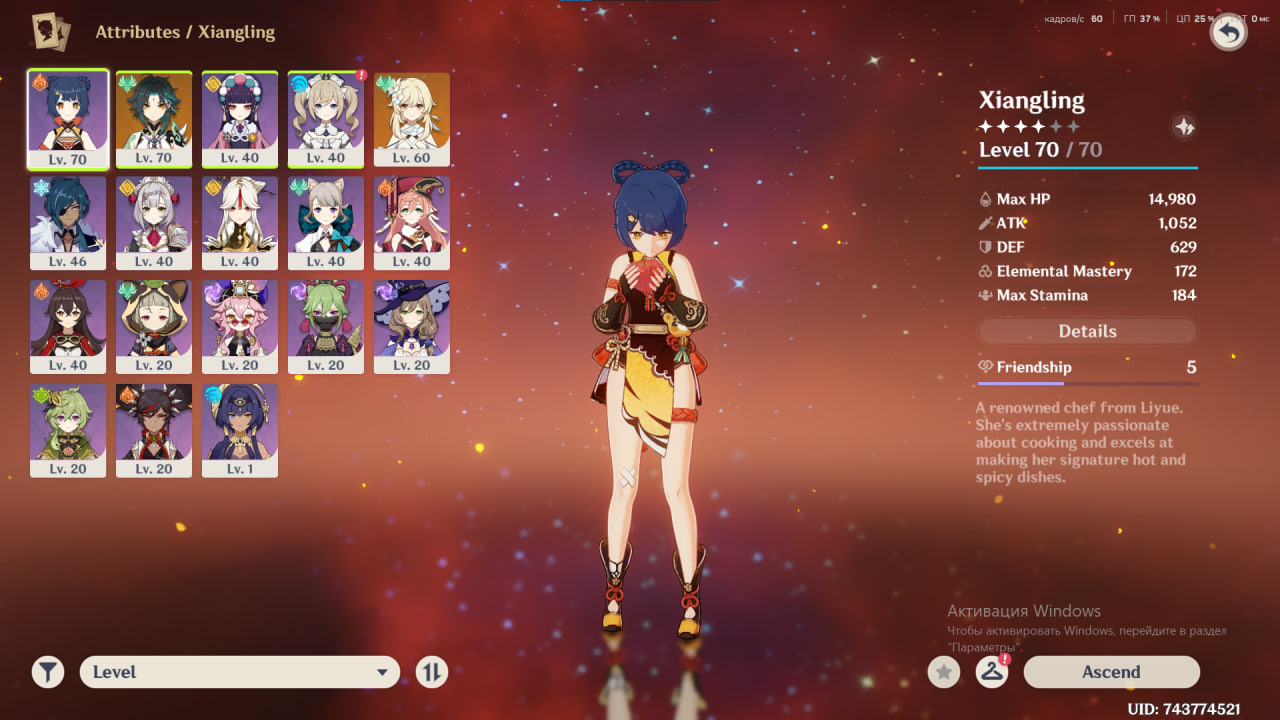The height and width of the screenshot is (720, 1280).
Task: Select Xiangling's character portrait
Action: pyautogui.click(x=68, y=119)
